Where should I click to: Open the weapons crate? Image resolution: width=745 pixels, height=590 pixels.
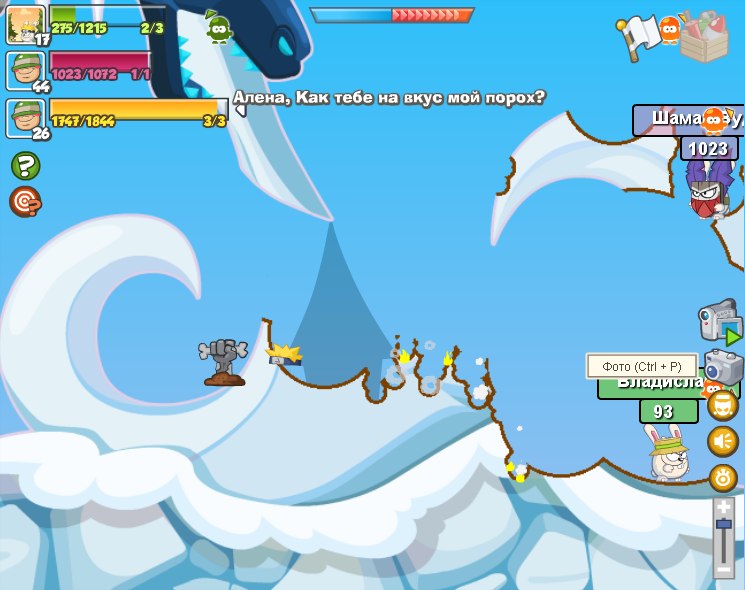click(x=704, y=36)
